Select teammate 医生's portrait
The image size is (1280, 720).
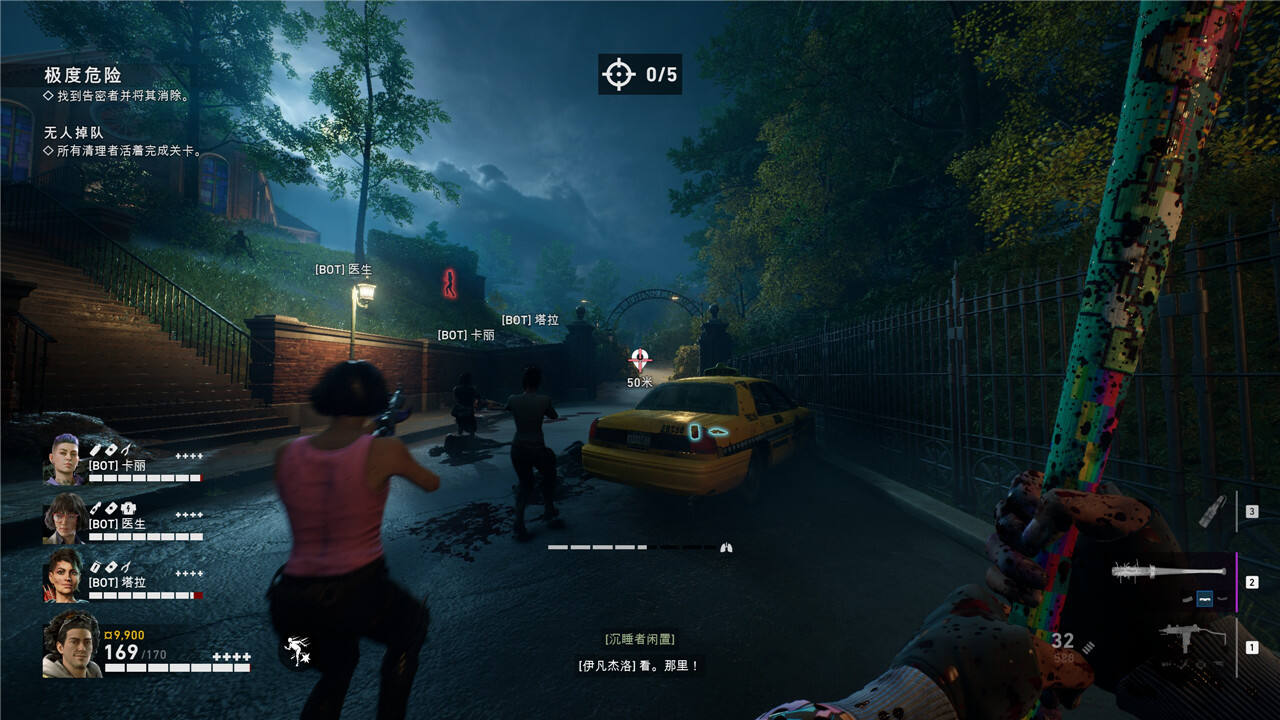(x=64, y=518)
